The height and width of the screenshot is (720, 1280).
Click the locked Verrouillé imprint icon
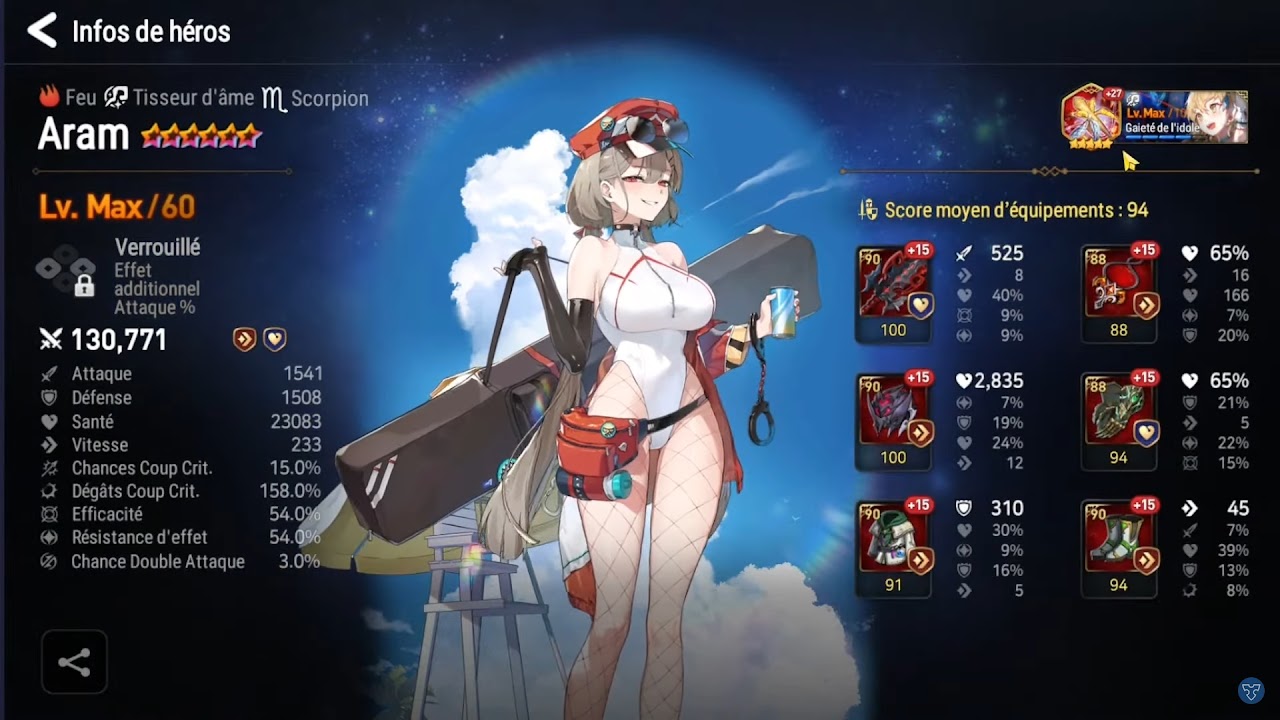coord(67,272)
